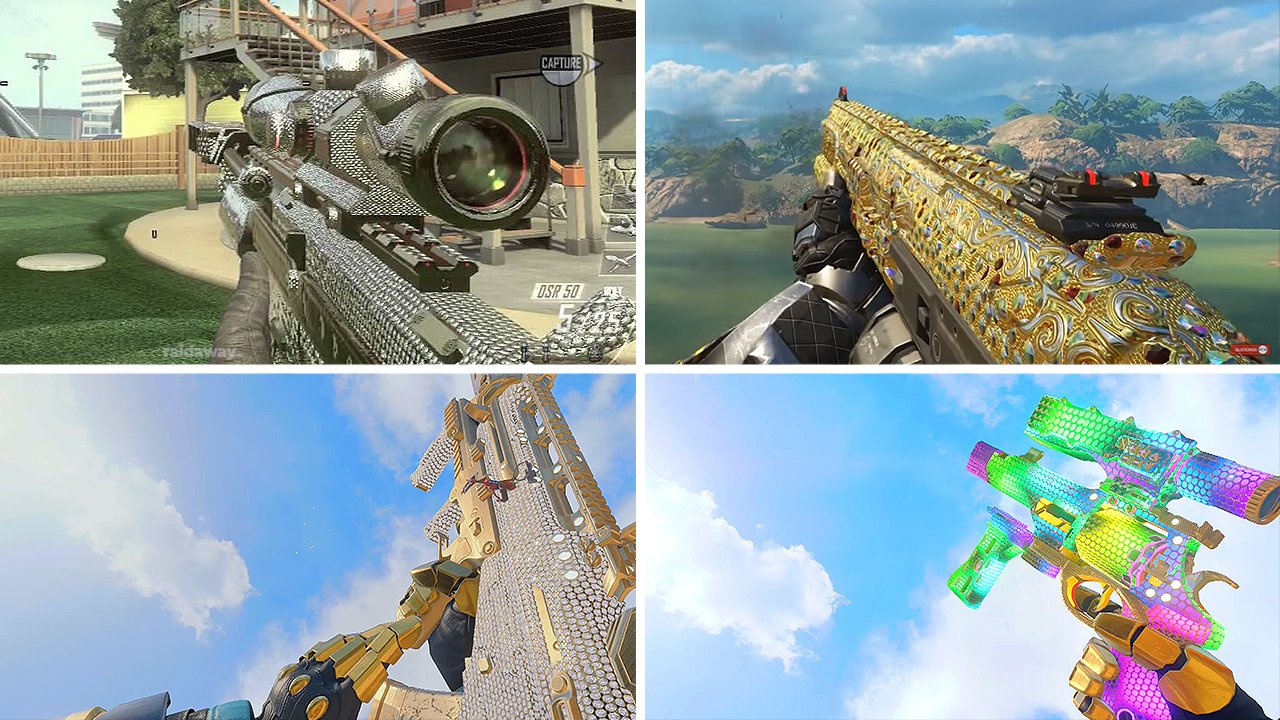Select the serial number text on the gold receiver
The height and width of the screenshot is (720, 1280).
[x=1110, y=224]
